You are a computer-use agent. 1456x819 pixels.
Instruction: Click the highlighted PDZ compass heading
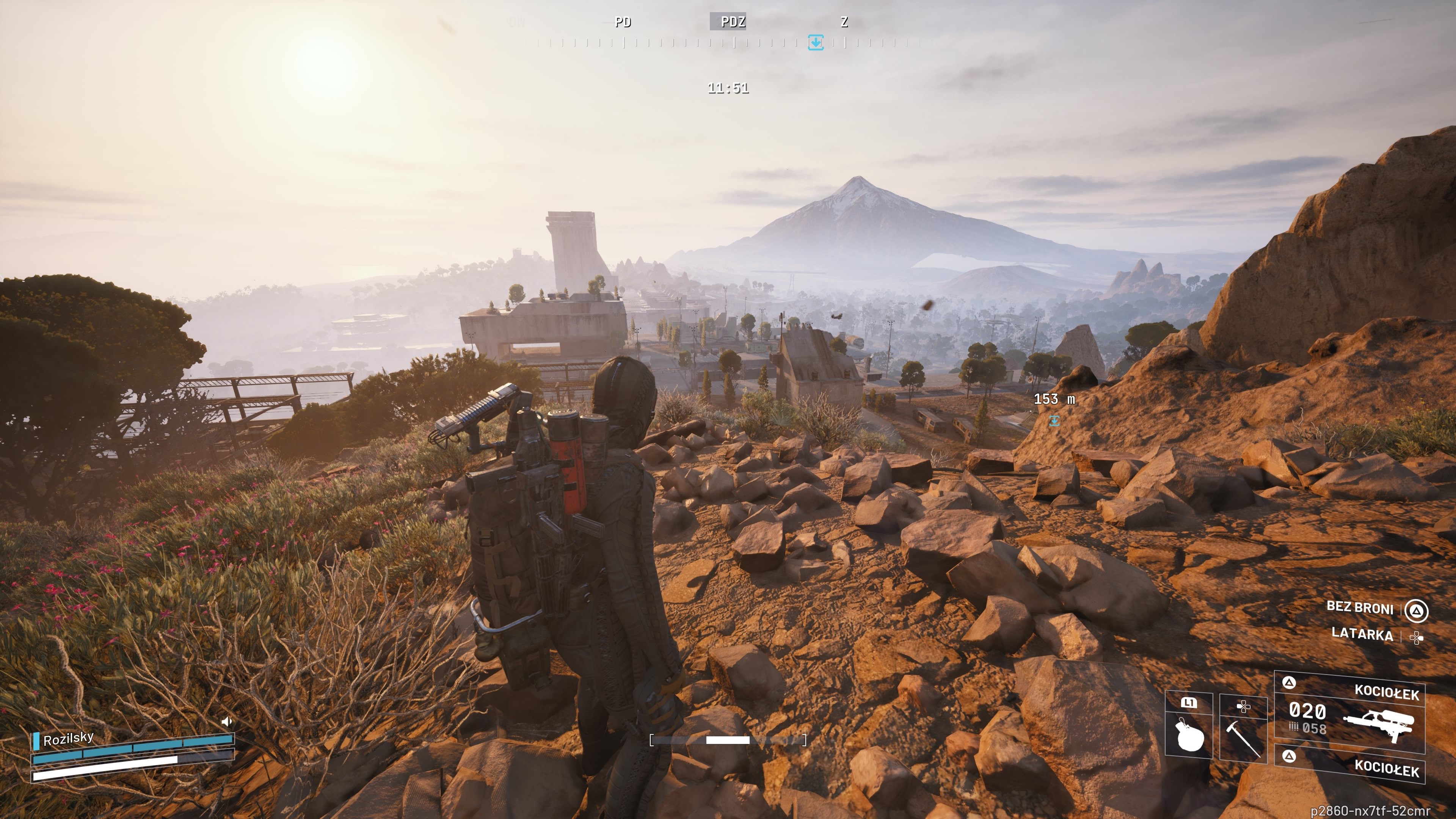[x=733, y=22]
